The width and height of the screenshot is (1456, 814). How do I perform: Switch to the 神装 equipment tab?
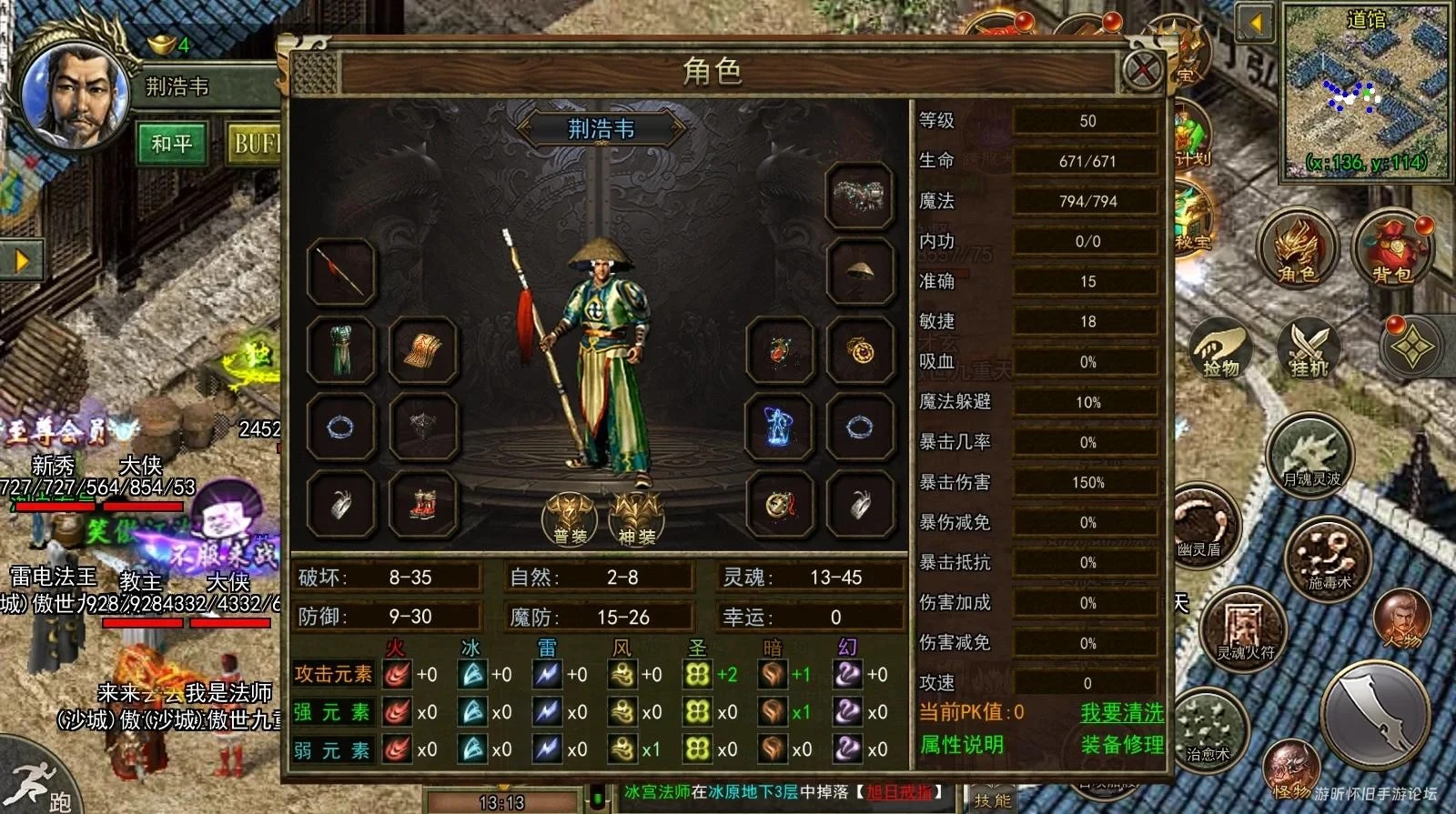(637, 518)
